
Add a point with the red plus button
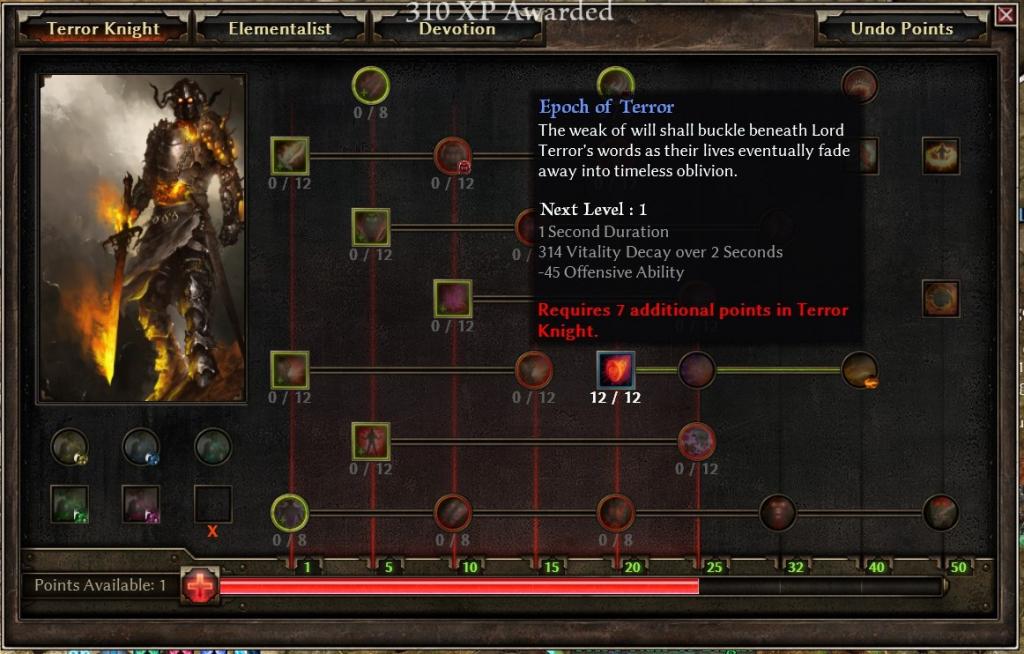tap(200, 586)
